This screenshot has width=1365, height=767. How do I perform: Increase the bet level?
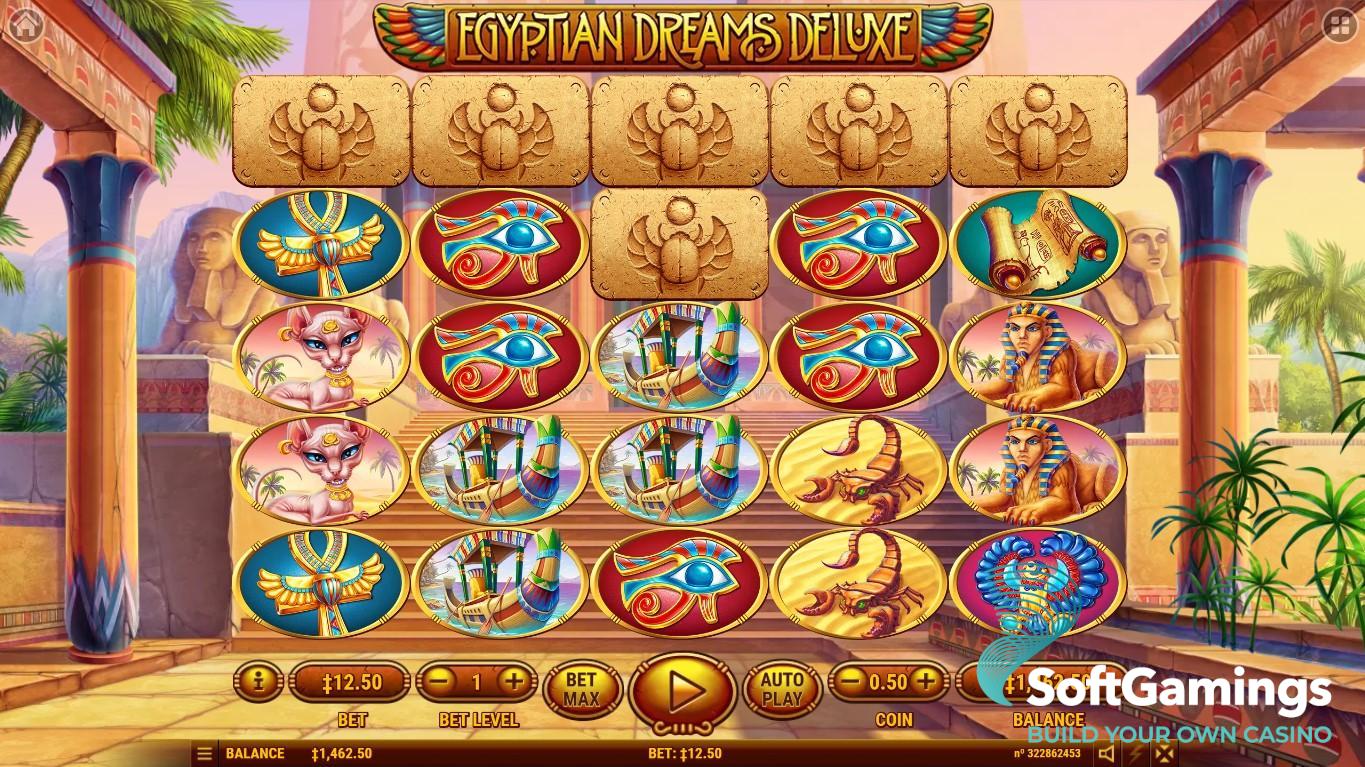point(513,683)
